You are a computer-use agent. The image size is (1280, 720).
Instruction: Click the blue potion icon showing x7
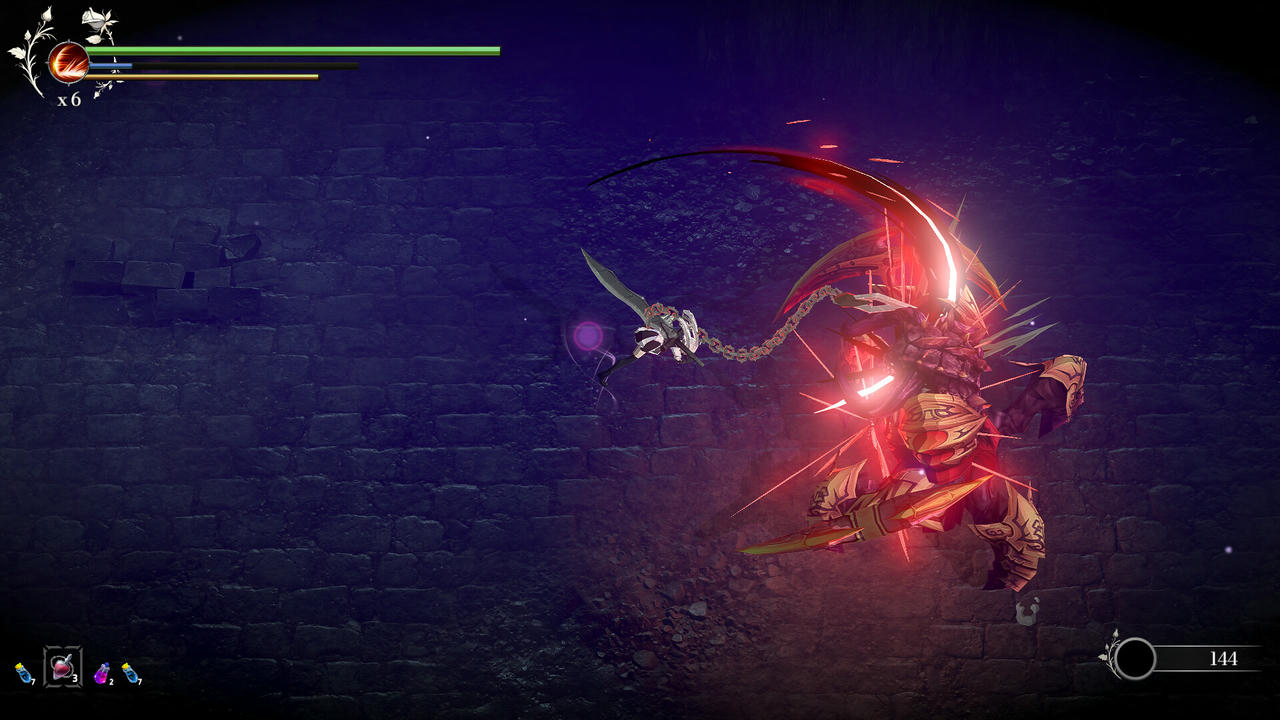pyautogui.click(x=22, y=673)
